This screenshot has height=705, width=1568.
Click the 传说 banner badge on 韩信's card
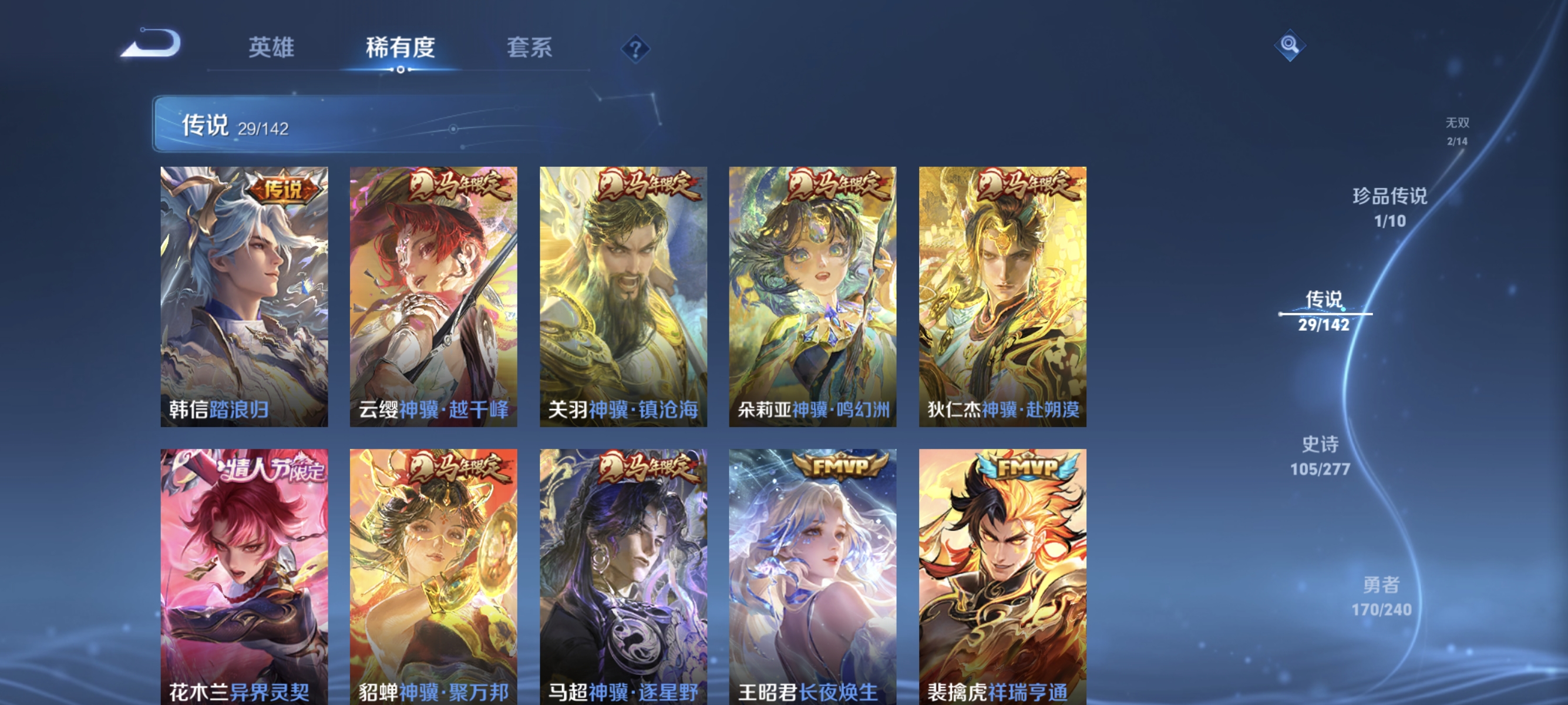284,189
